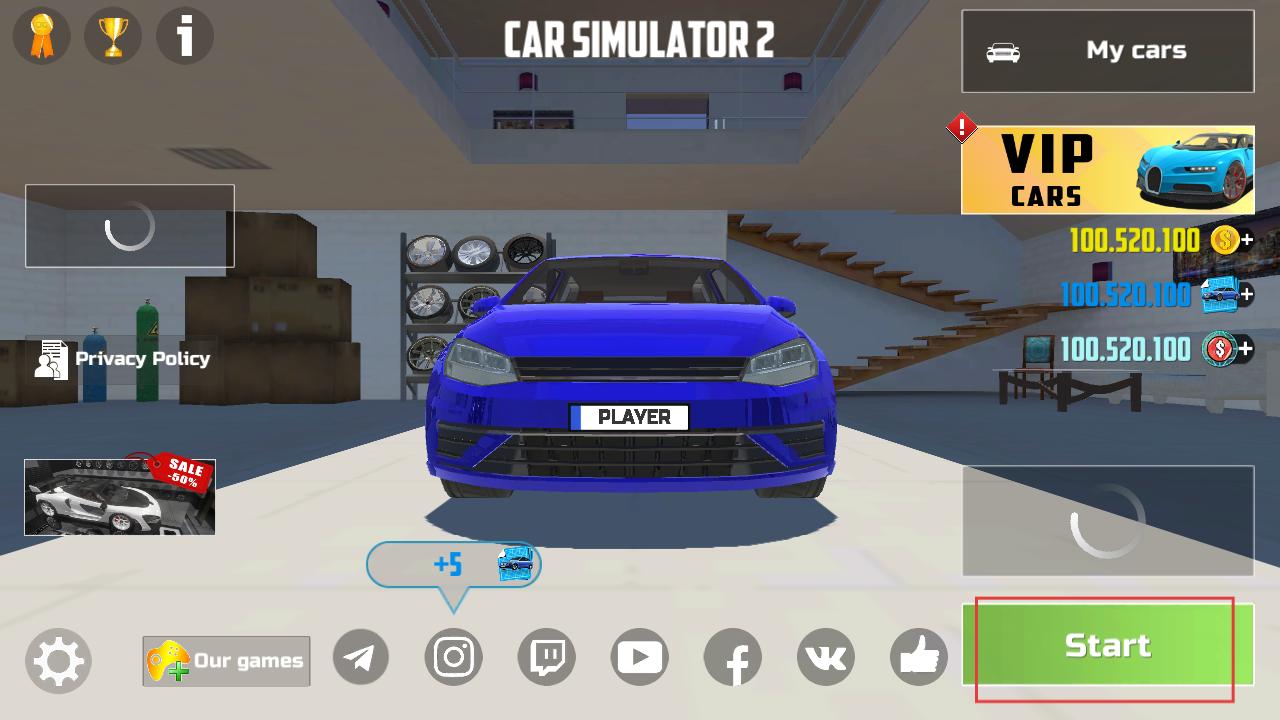Viewport: 1280px width, 720px height.
Task: Visit the Instagram page
Action: click(x=454, y=657)
